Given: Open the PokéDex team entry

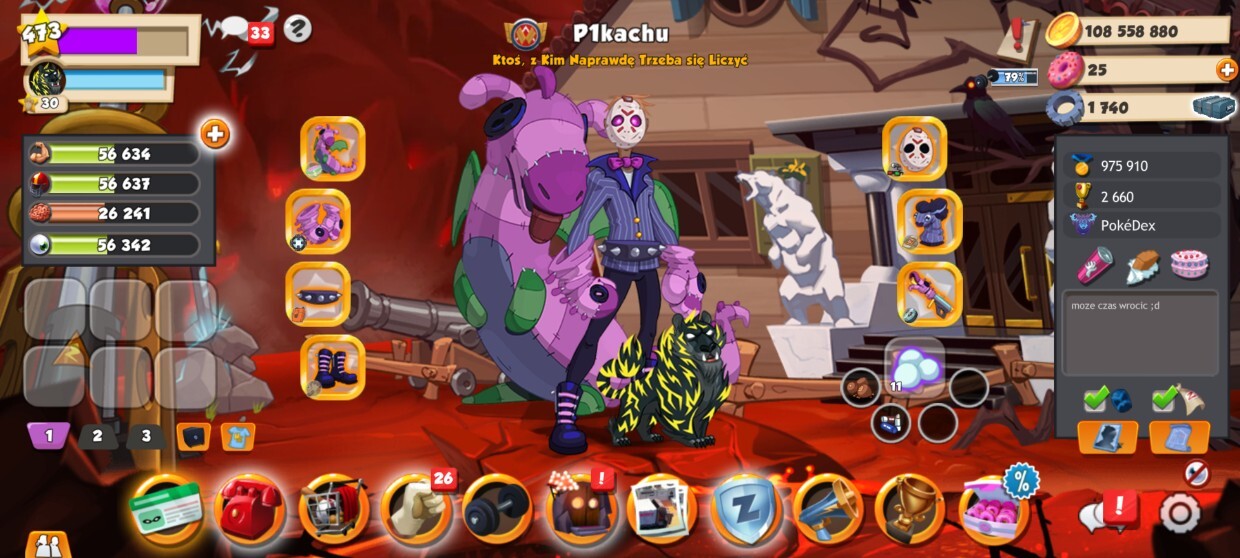Looking at the screenshot, I should (x=1141, y=225).
